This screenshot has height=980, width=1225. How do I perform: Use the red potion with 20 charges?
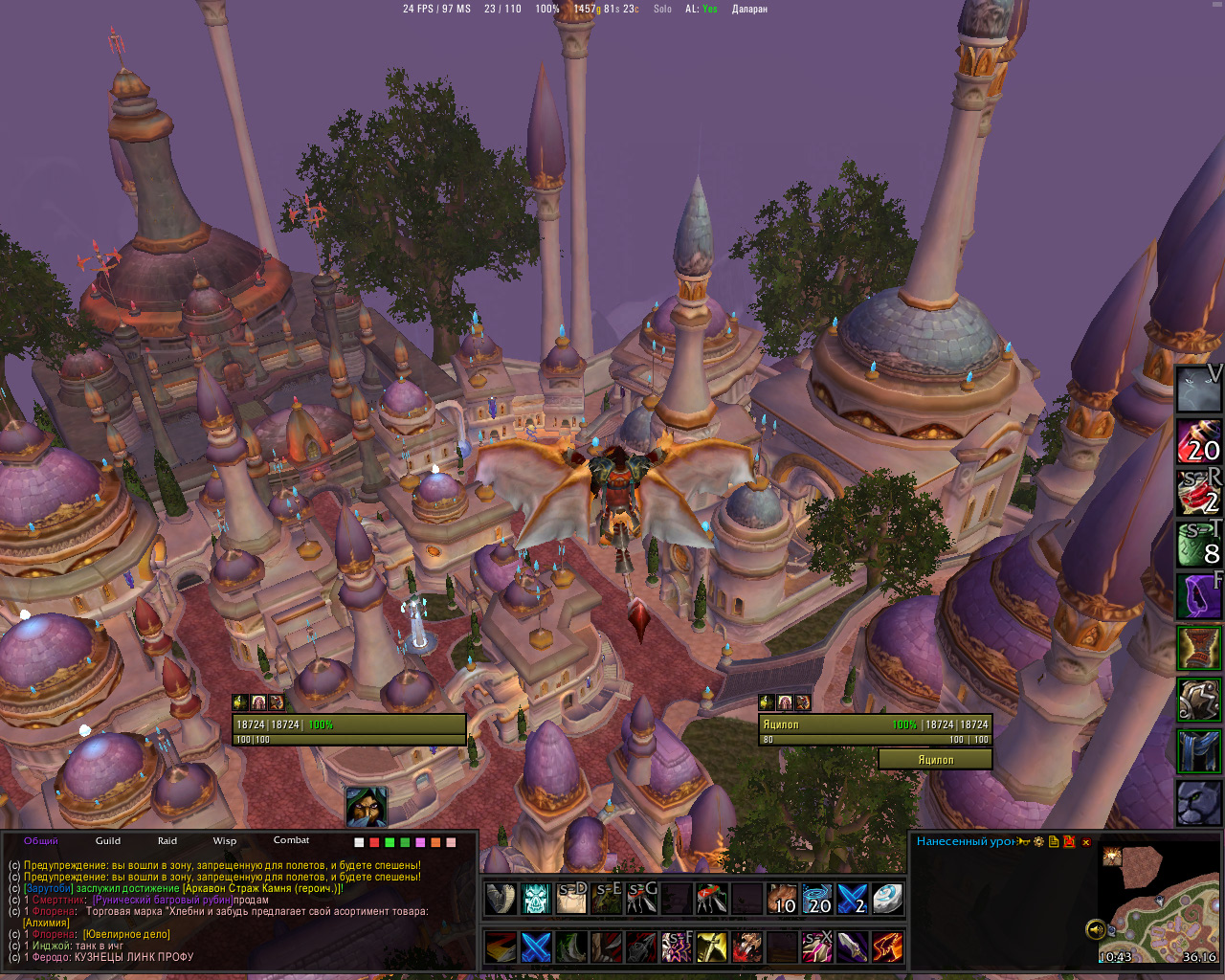pyautogui.click(x=1198, y=440)
